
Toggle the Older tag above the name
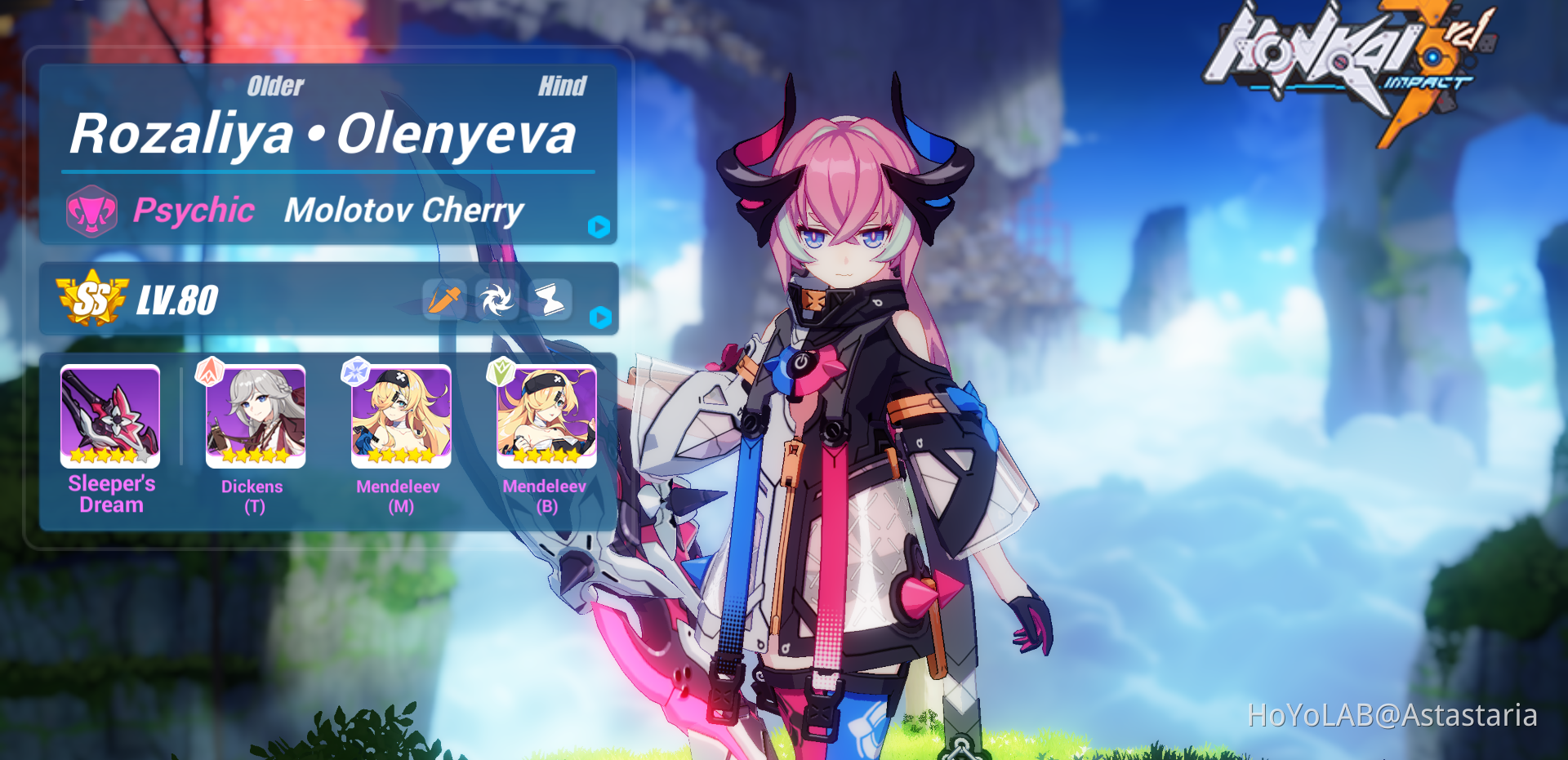pyautogui.click(x=275, y=85)
